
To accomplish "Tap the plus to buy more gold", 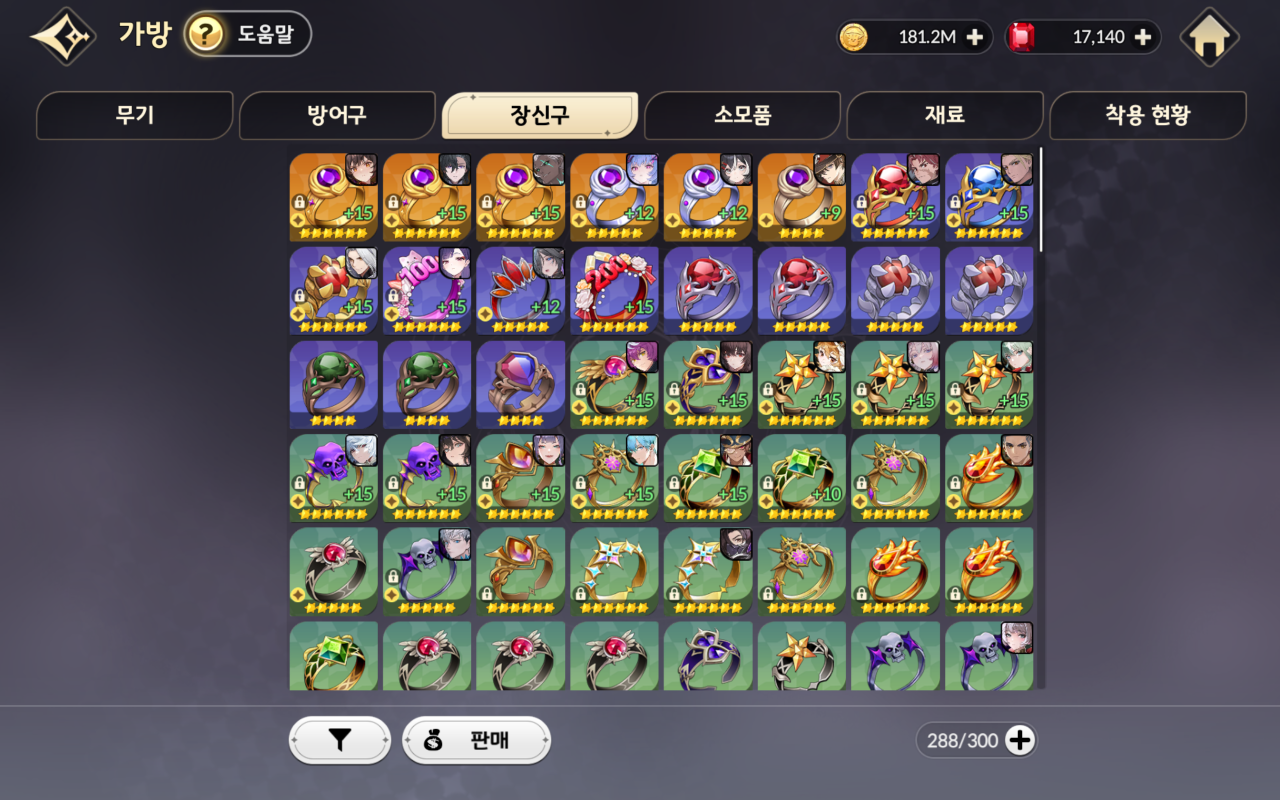I will click(x=974, y=37).
